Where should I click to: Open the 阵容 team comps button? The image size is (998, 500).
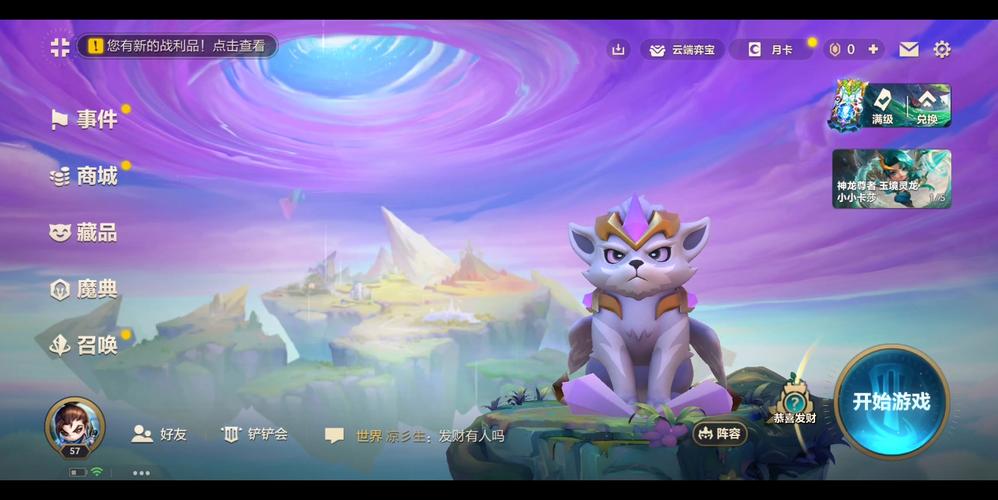click(720, 433)
